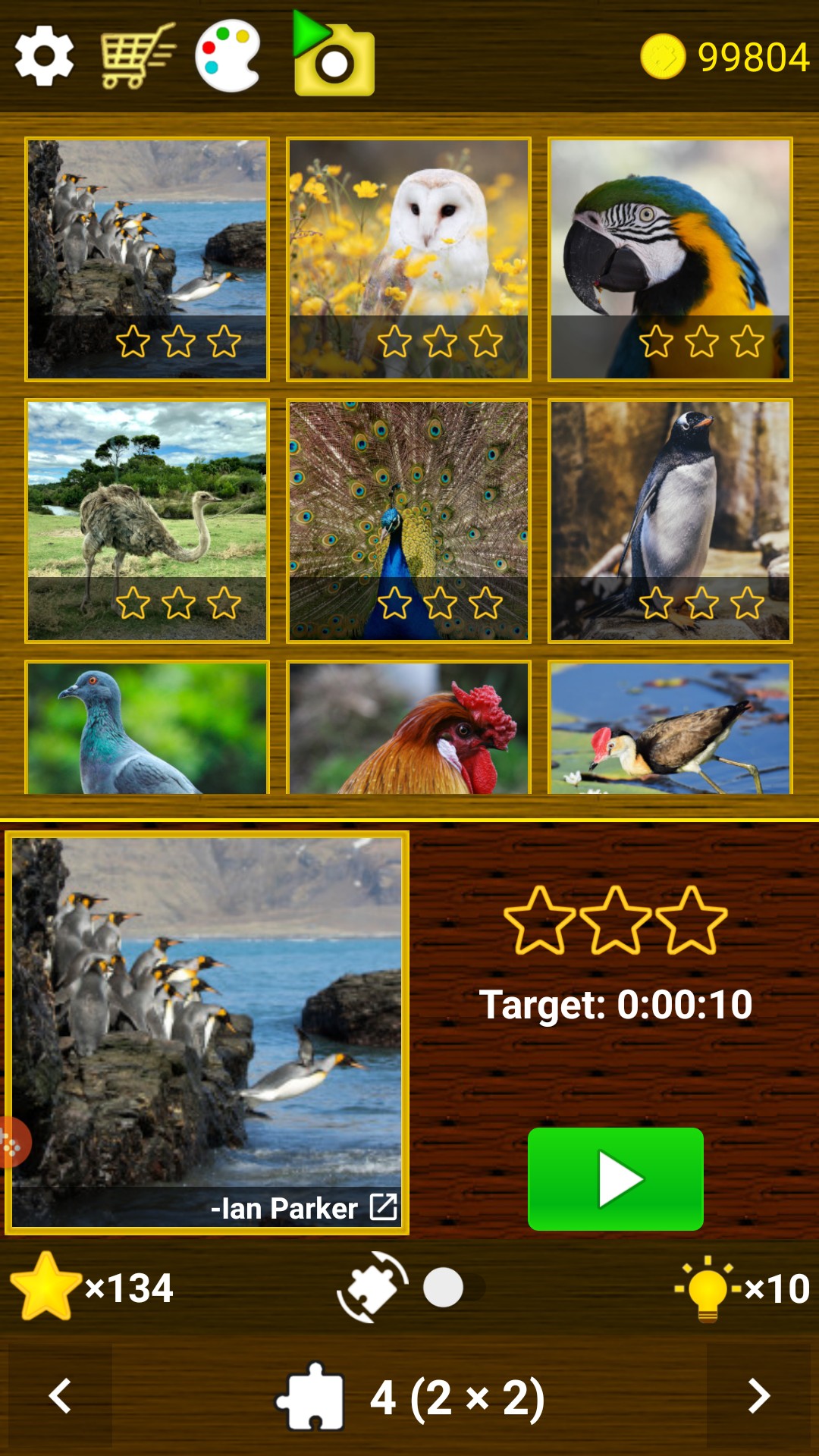Select the wading bird on lily pads puzzle
The height and width of the screenshot is (1456, 819).
[670, 728]
